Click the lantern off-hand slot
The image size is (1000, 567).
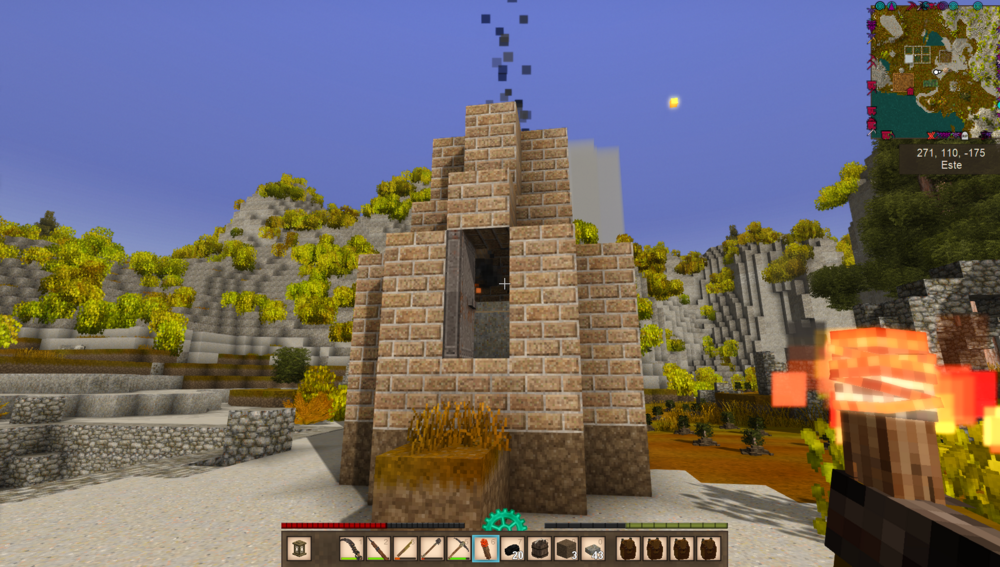pyautogui.click(x=298, y=548)
